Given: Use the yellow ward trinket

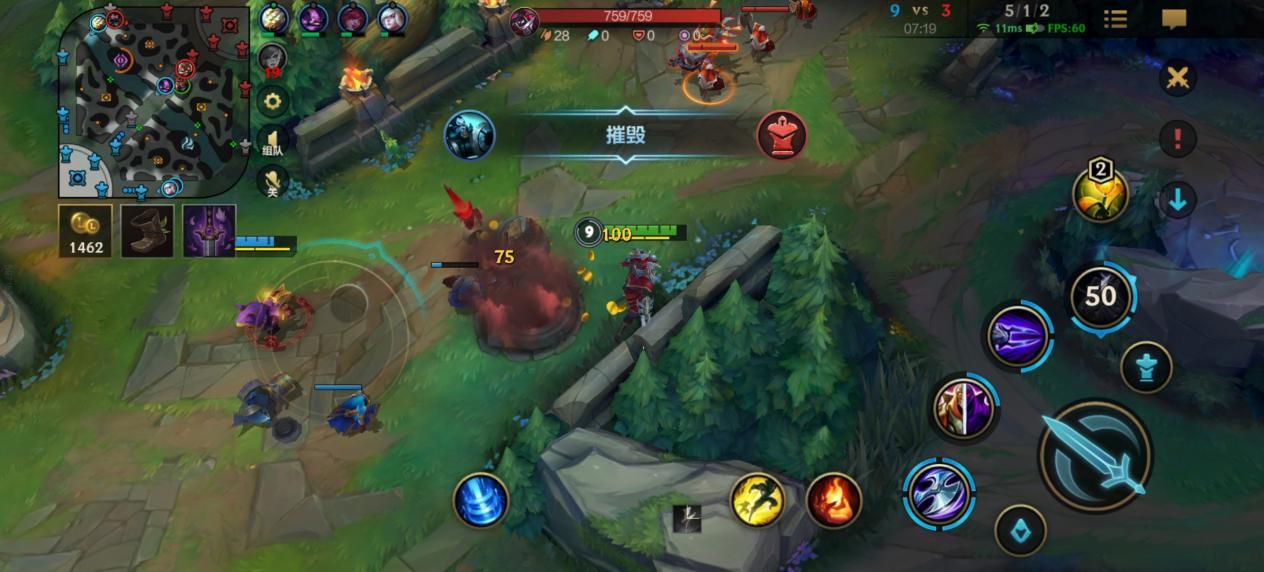Looking at the screenshot, I should pyautogui.click(x=1100, y=194).
